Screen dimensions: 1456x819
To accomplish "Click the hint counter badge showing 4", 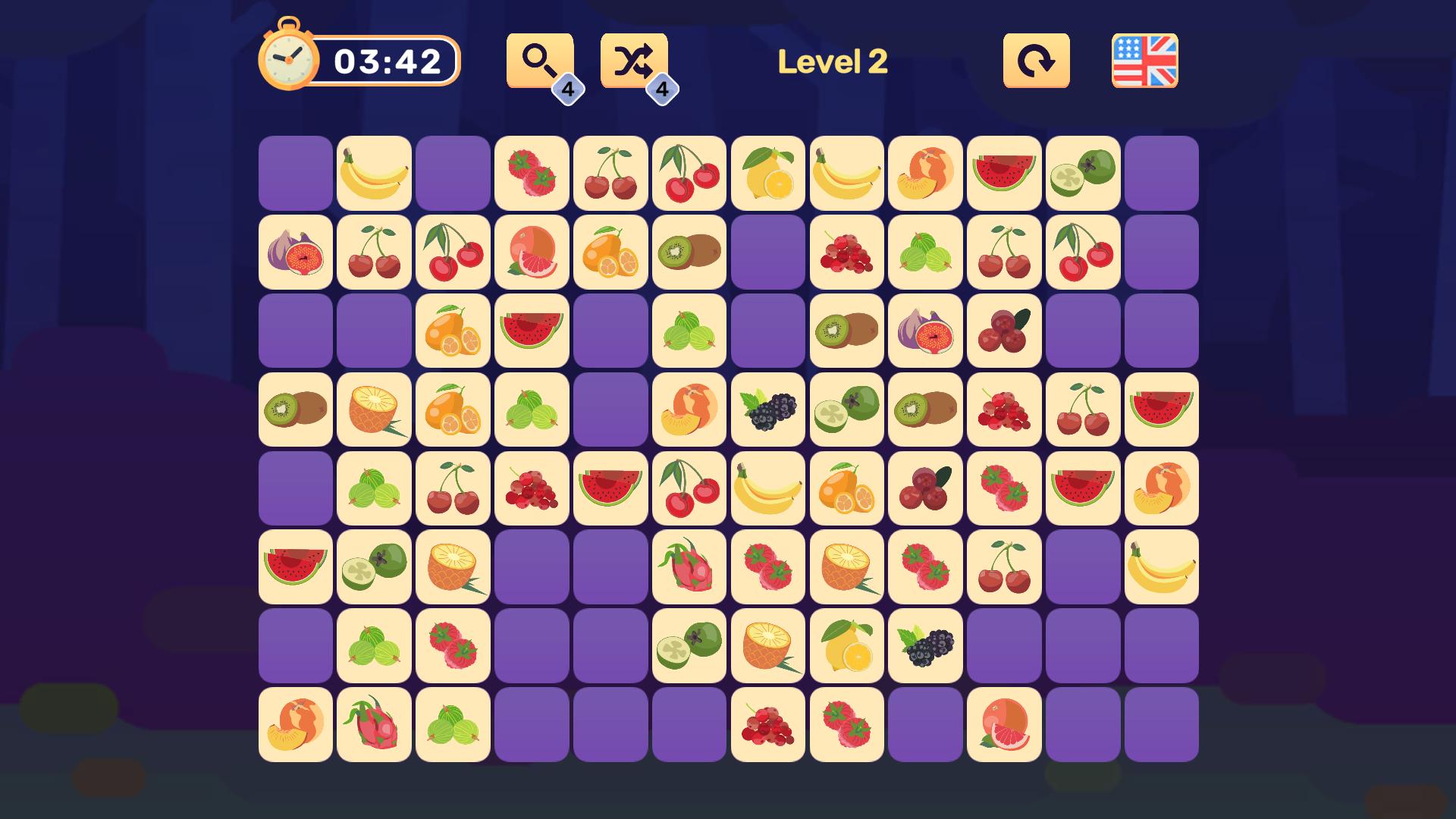I will point(567,89).
